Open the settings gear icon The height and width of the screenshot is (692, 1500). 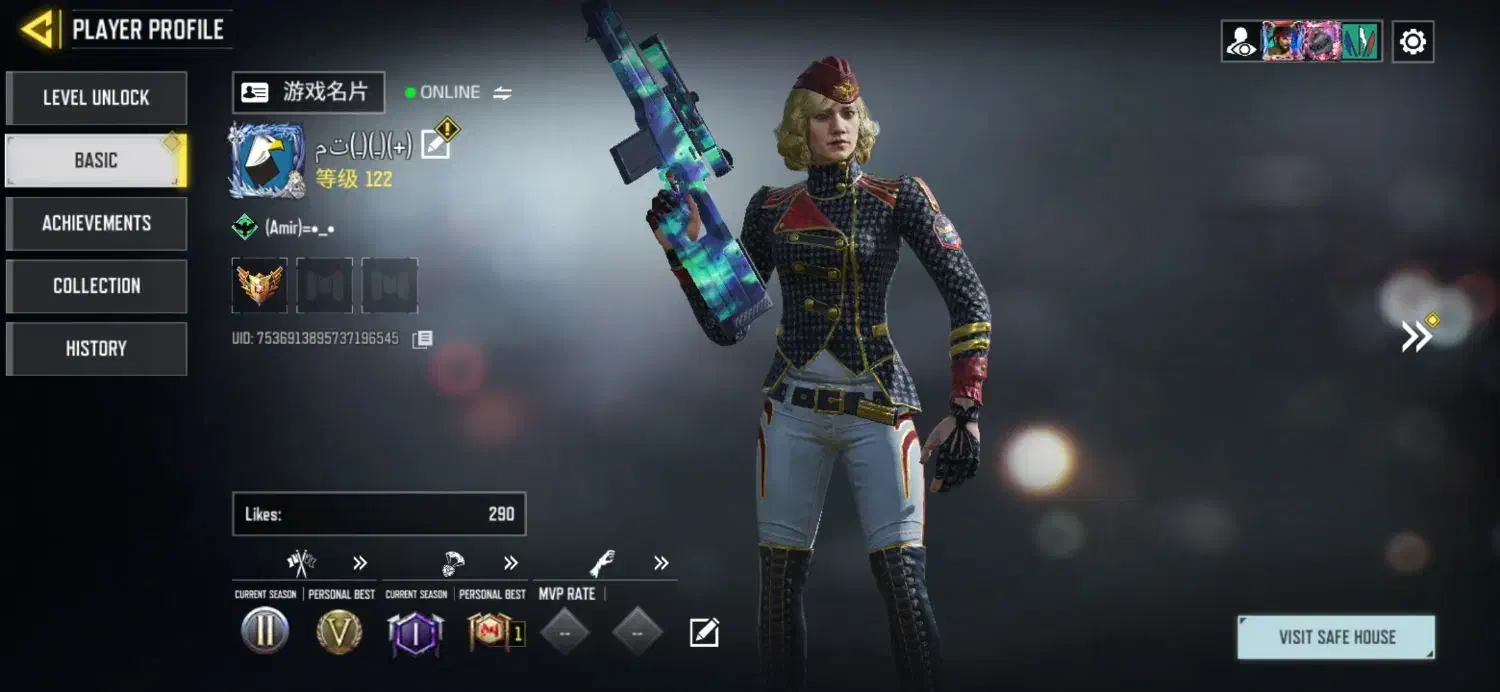[1412, 42]
